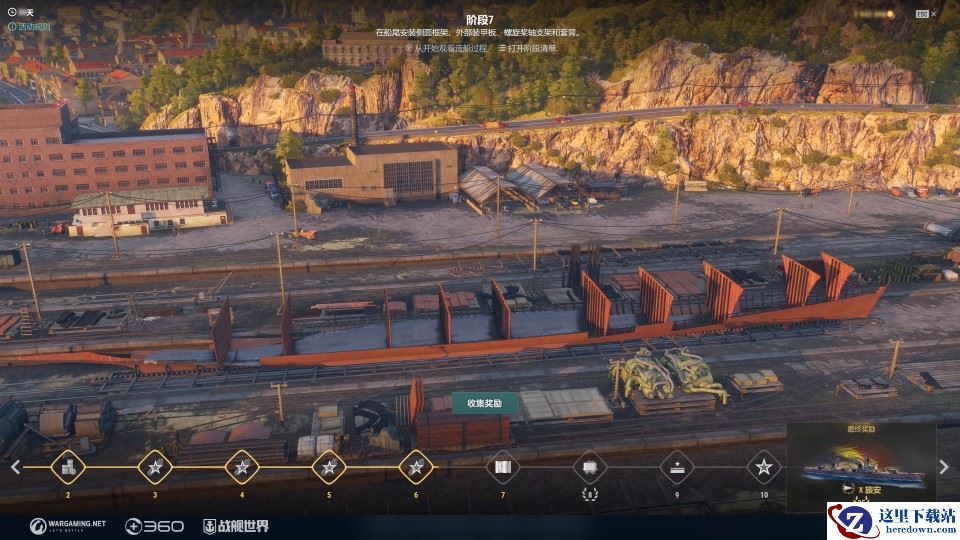Image resolution: width=960 pixels, height=540 pixels.
Task: Select stage 8 container marker
Action: [590, 467]
